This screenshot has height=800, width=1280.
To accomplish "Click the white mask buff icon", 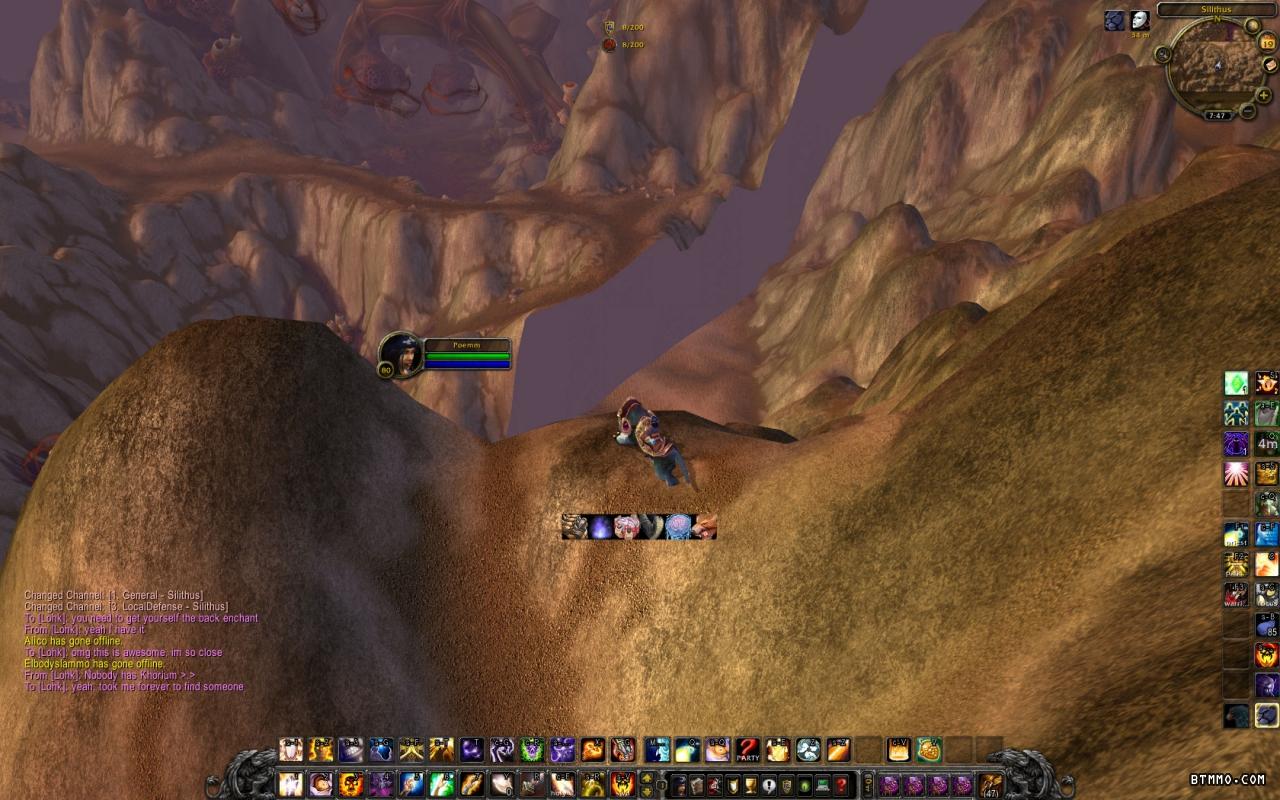I will click(1140, 21).
